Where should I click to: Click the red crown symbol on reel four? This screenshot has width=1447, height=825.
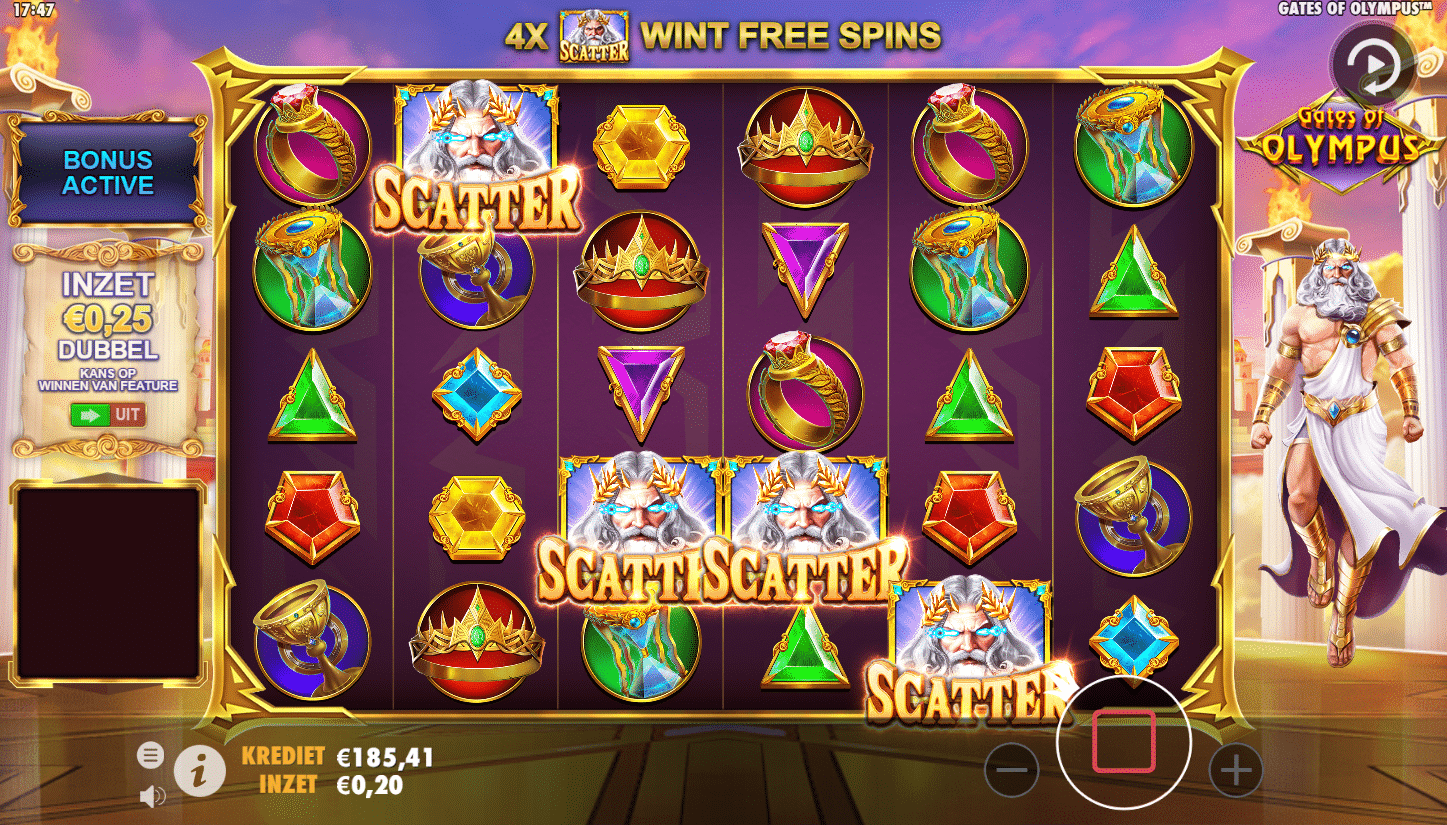click(805, 150)
